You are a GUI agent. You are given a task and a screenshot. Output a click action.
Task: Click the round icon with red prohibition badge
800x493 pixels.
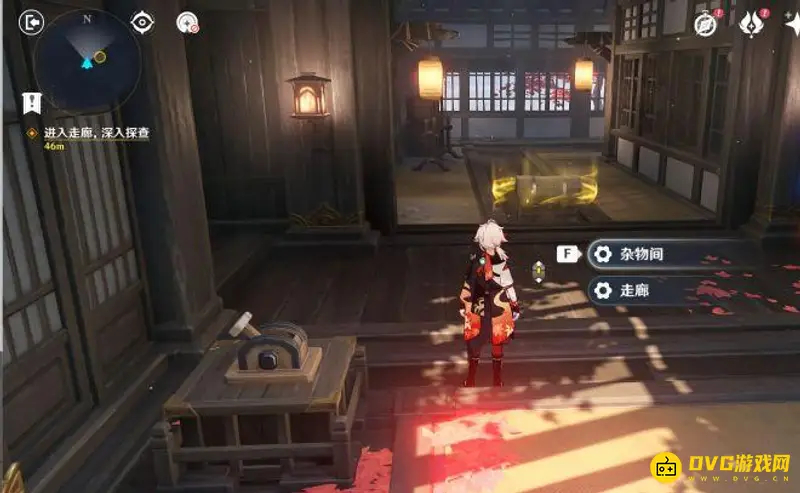[186, 22]
